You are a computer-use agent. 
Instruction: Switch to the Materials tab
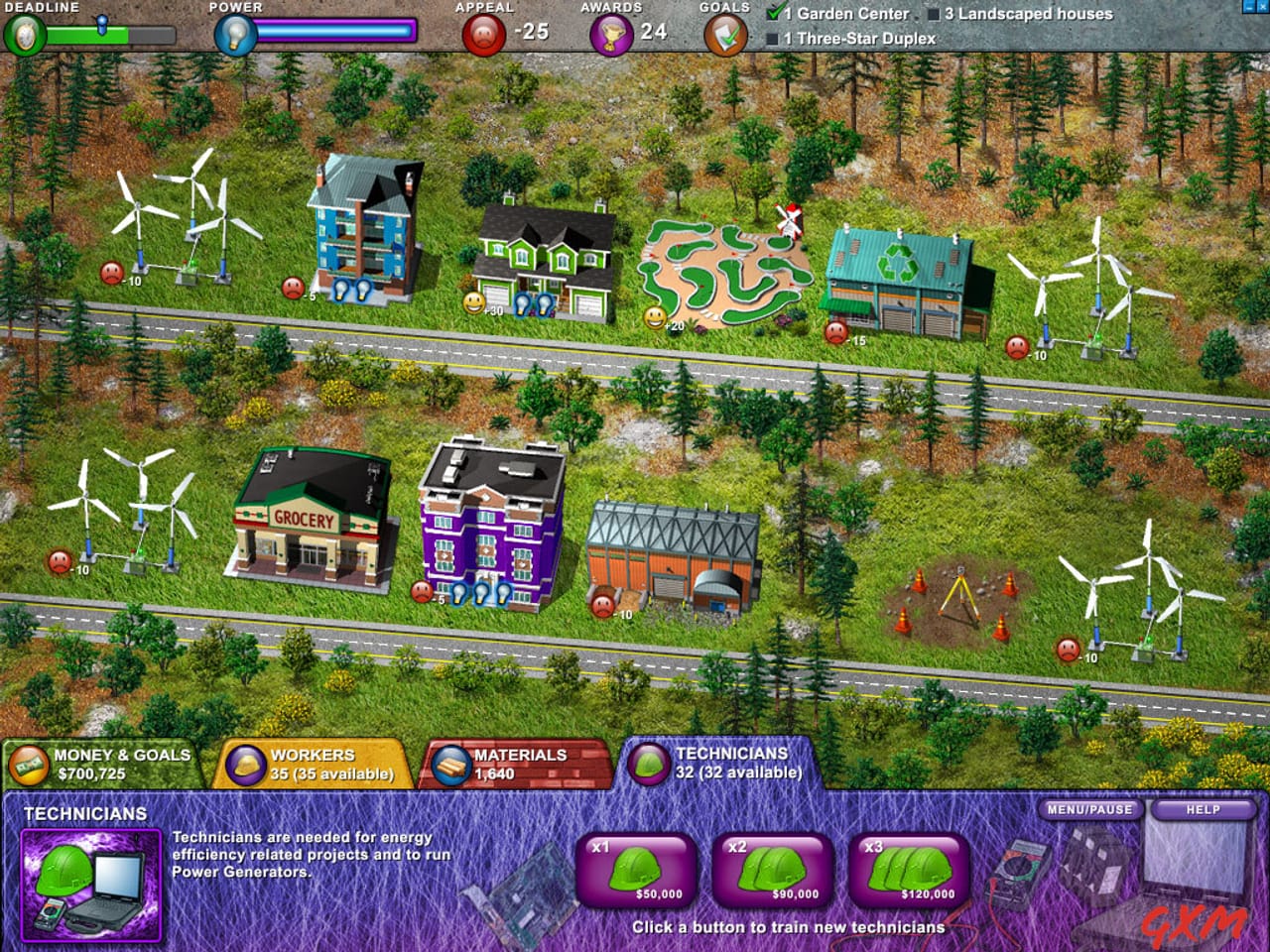point(516,762)
